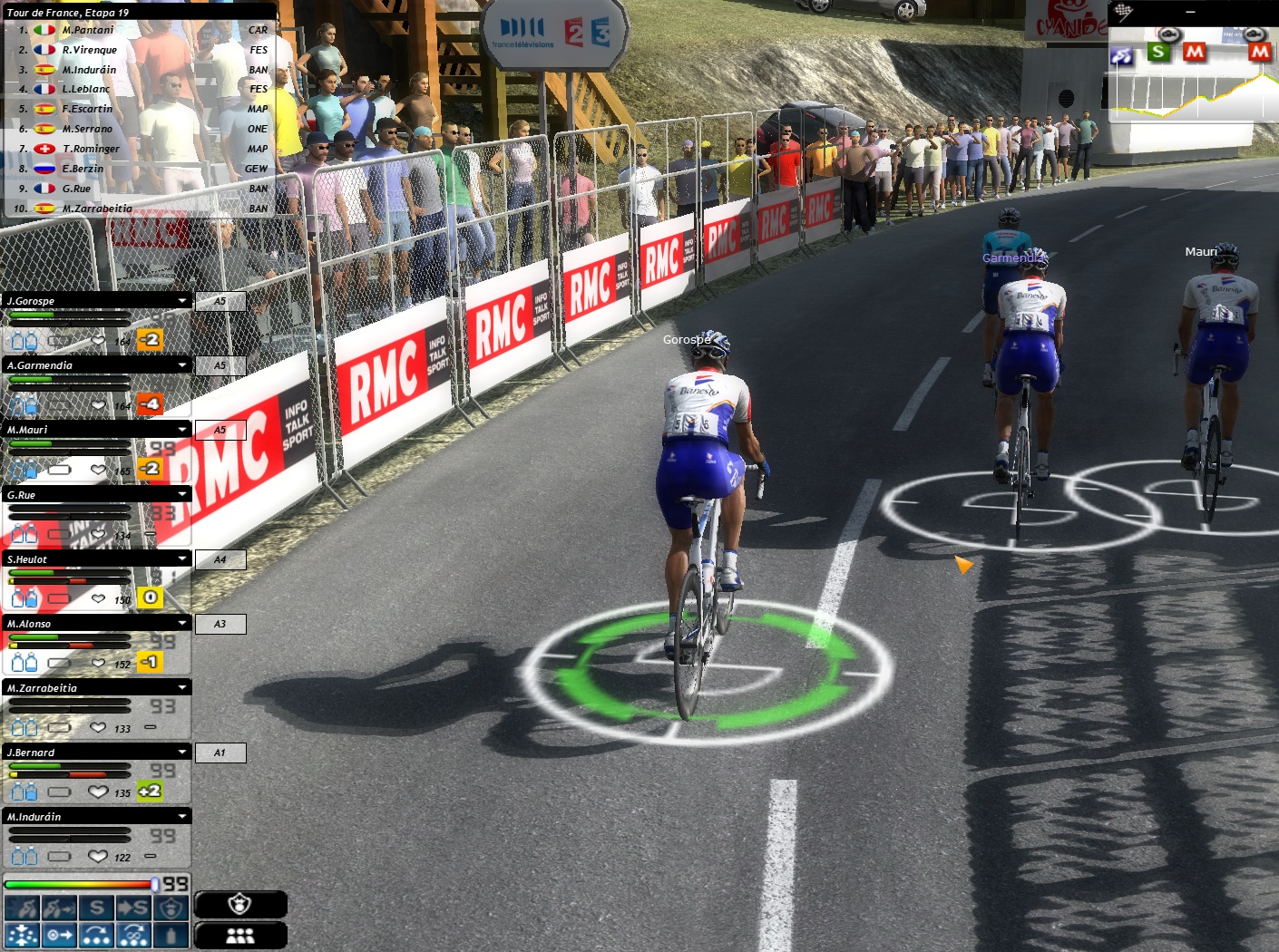The height and width of the screenshot is (952, 1279).
Task: Select the follow rider target-arrow button
Action: coord(59,935)
